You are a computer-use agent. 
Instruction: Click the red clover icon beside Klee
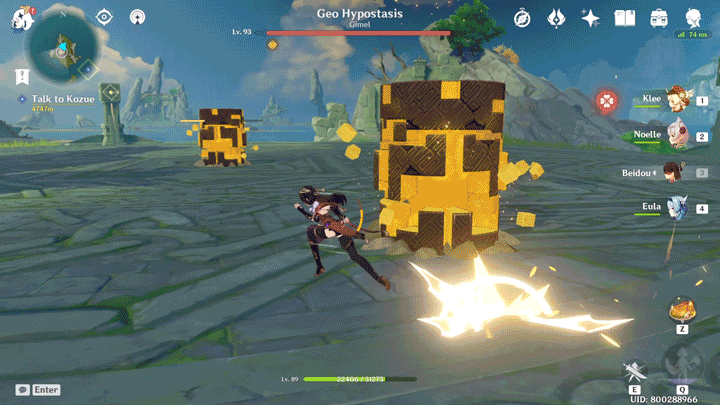(x=605, y=100)
